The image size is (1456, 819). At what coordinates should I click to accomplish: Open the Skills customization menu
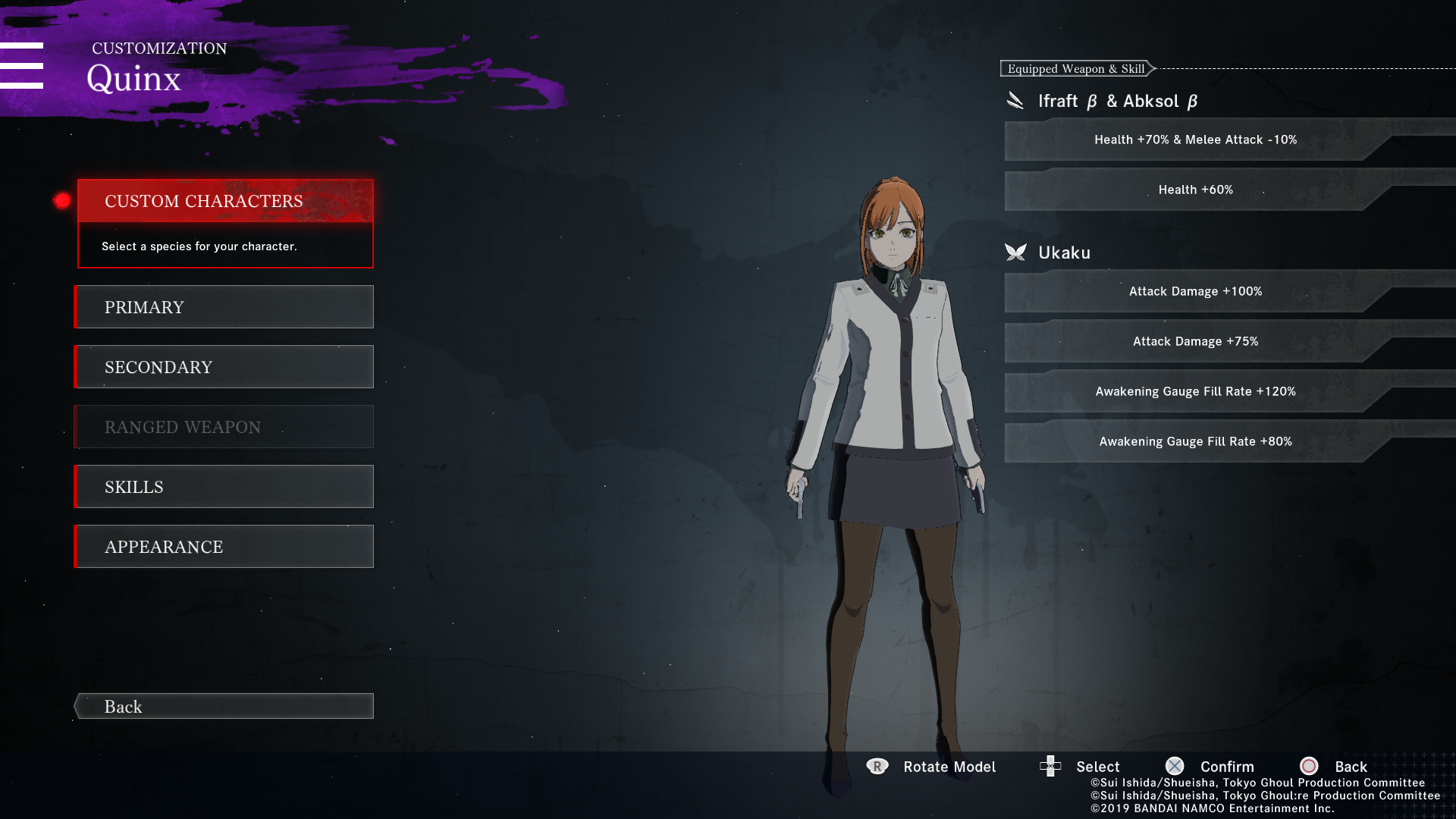pos(225,487)
